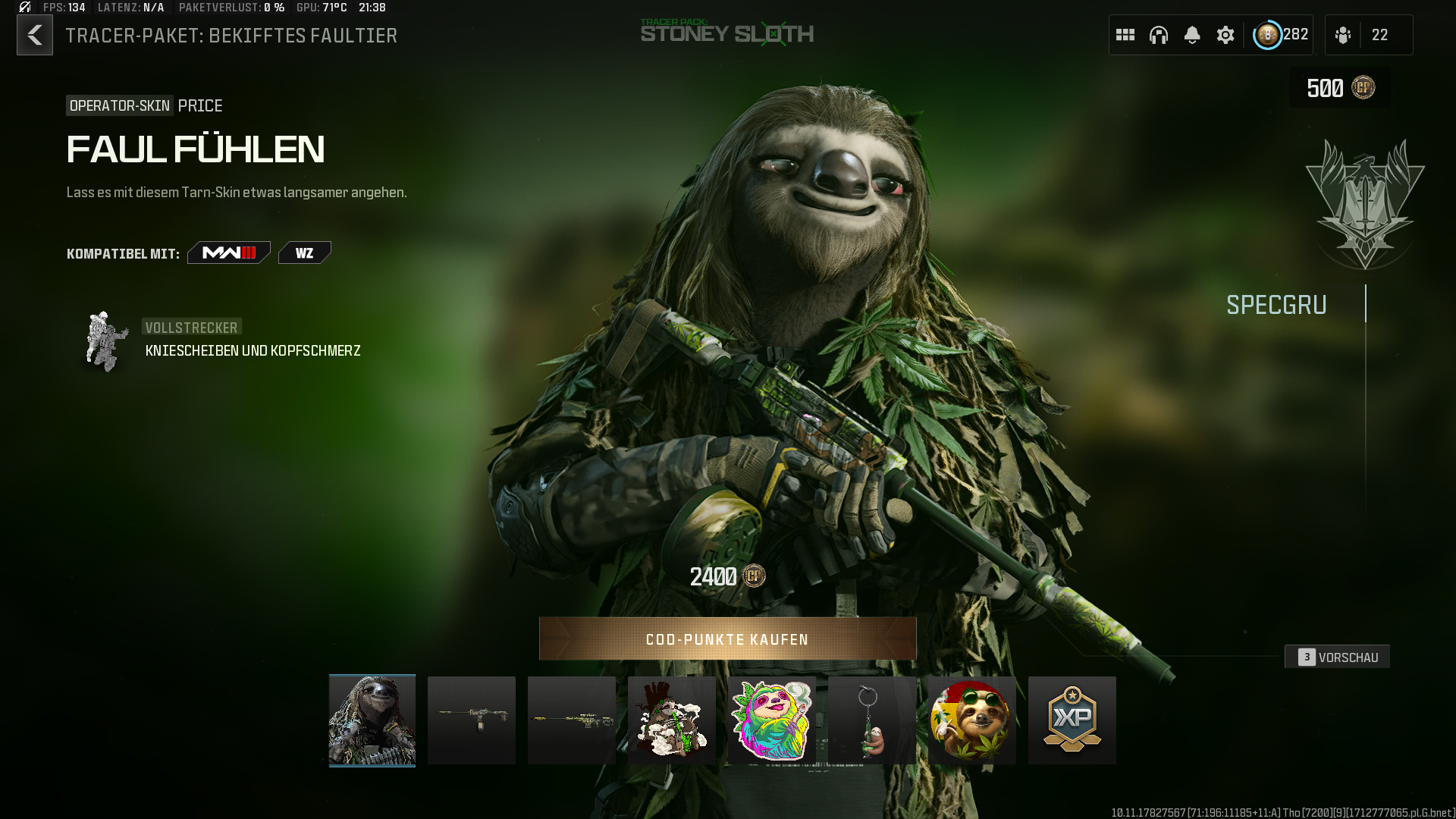The height and width of the screenshot is (819, 1456).
Task: Select the sloth operator skin thumbnail
Action: point(372,720)
